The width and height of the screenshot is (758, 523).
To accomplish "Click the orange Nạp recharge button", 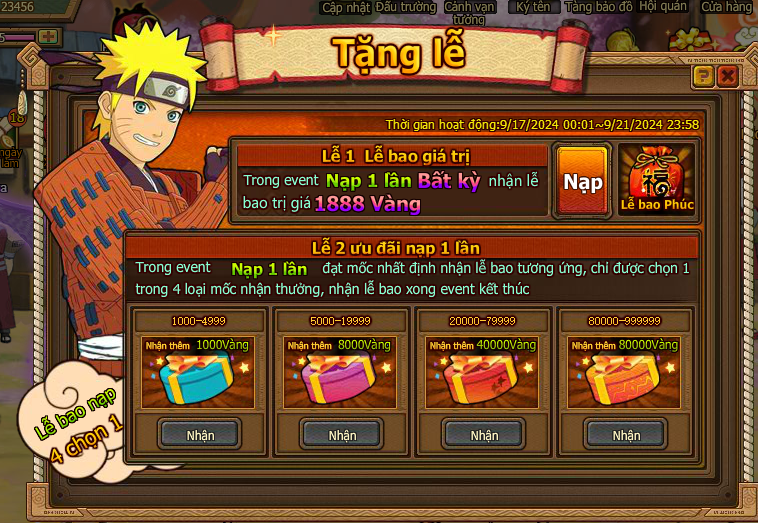I will (x=582, y=181).
